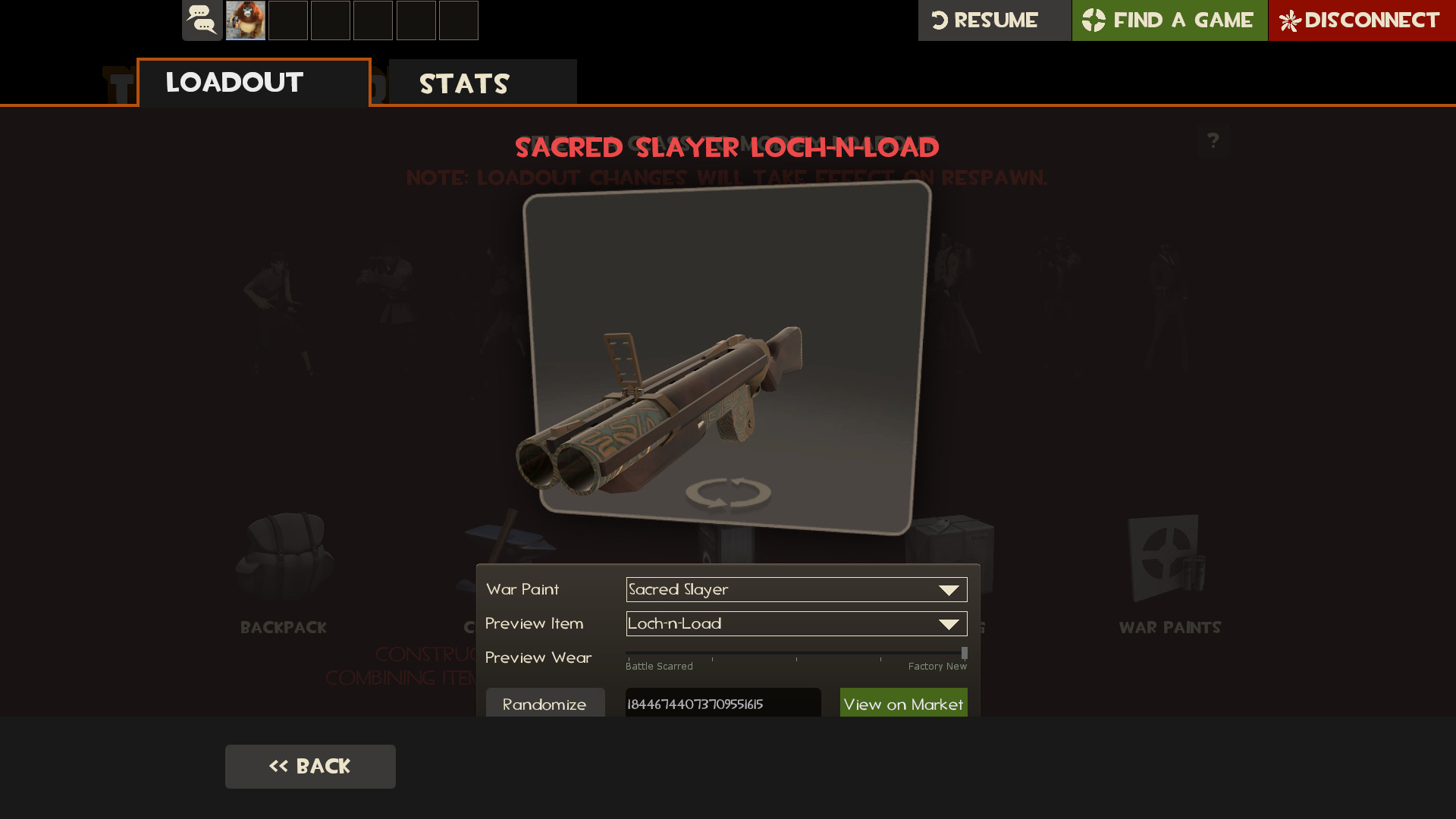1456x819 pixels.
Task: Click View on Market
Action: pyautogui.click(x=903, y=704)
